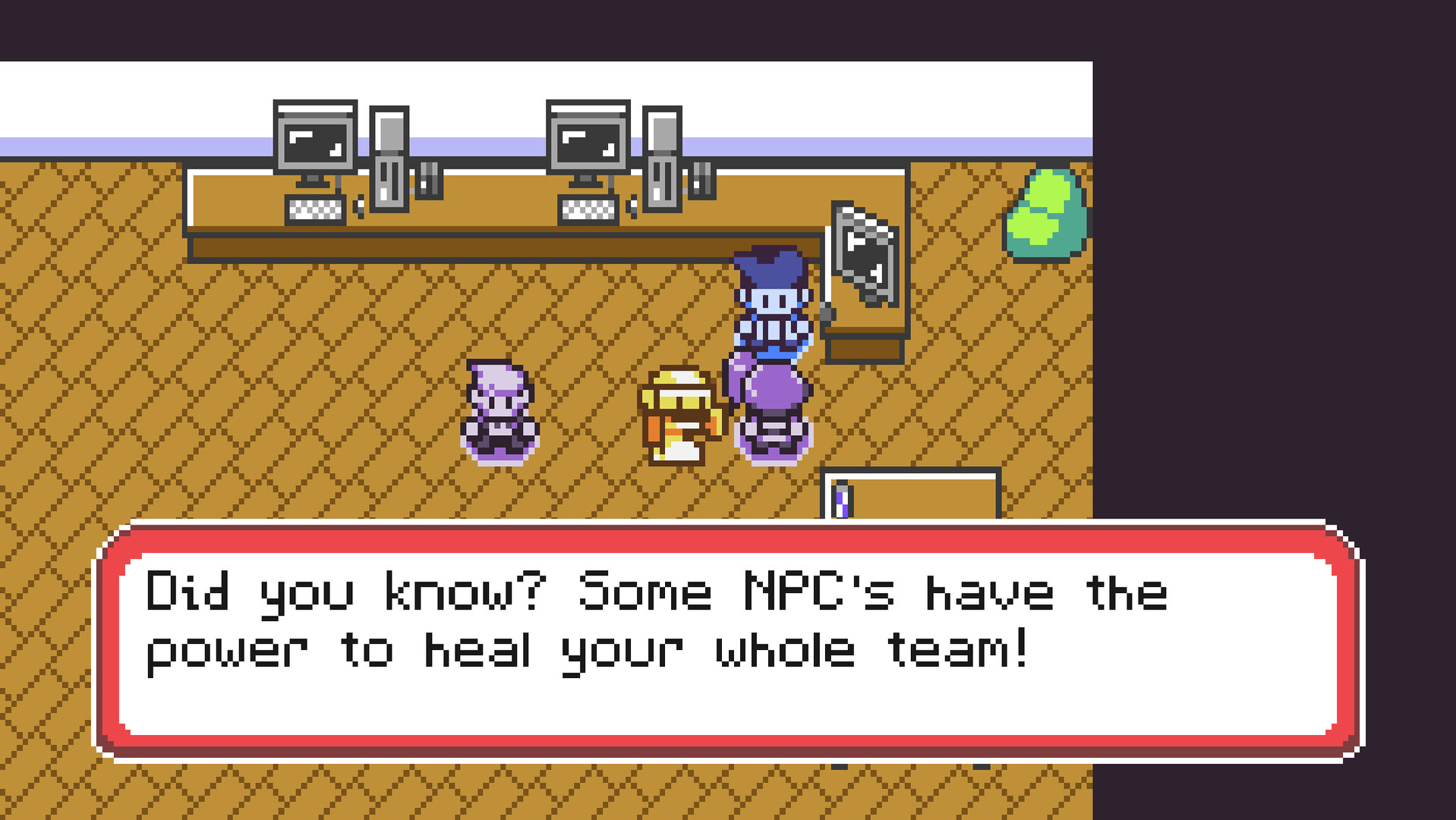
Task: Click the small printer beside the left PC
Action: pyautogui.click(x=429, y=180)
